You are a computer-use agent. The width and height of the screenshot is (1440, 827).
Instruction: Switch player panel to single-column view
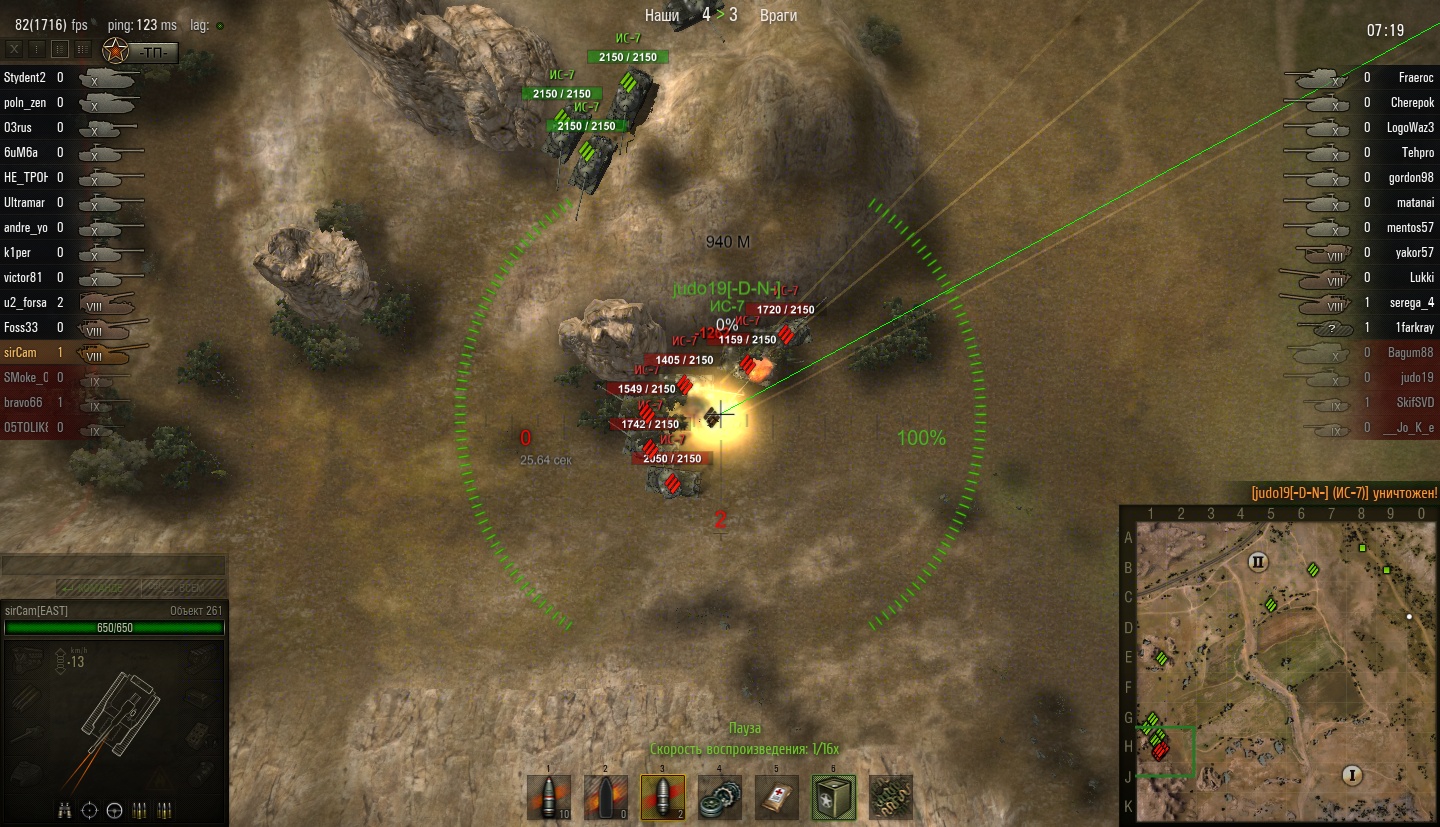[x=37, y=48]
